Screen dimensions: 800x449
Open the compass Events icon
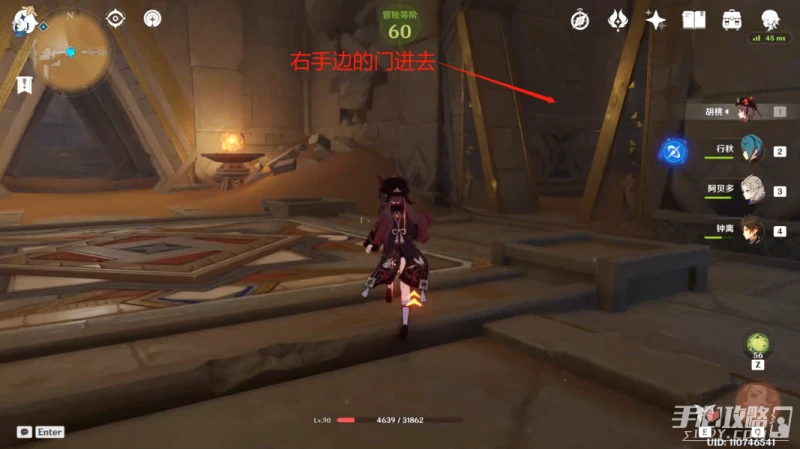click(x=580, y=19)
